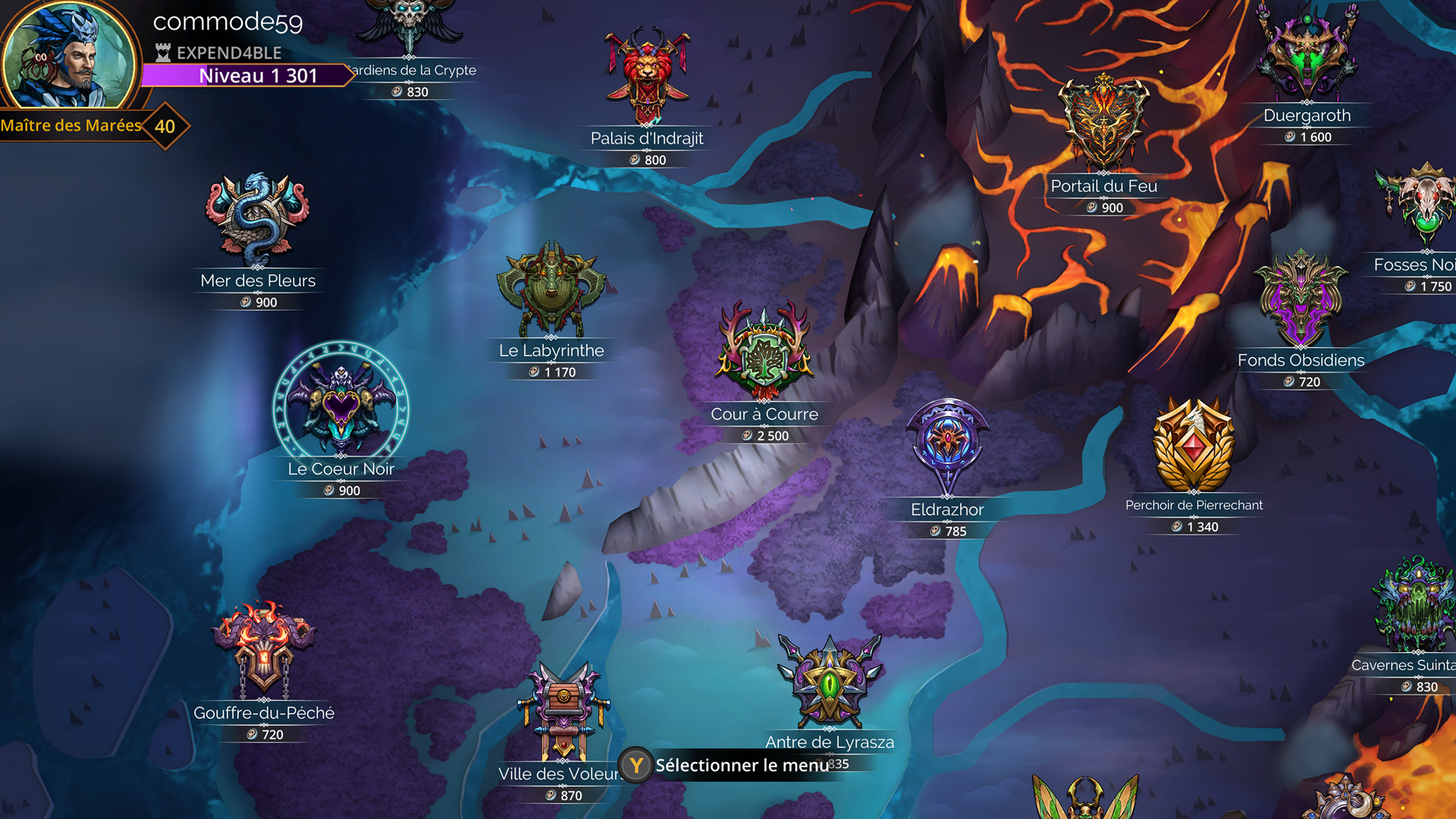Open the Niveau 1 301 level banner
Screen dimensions: 1456x819
tap(246, 76)
